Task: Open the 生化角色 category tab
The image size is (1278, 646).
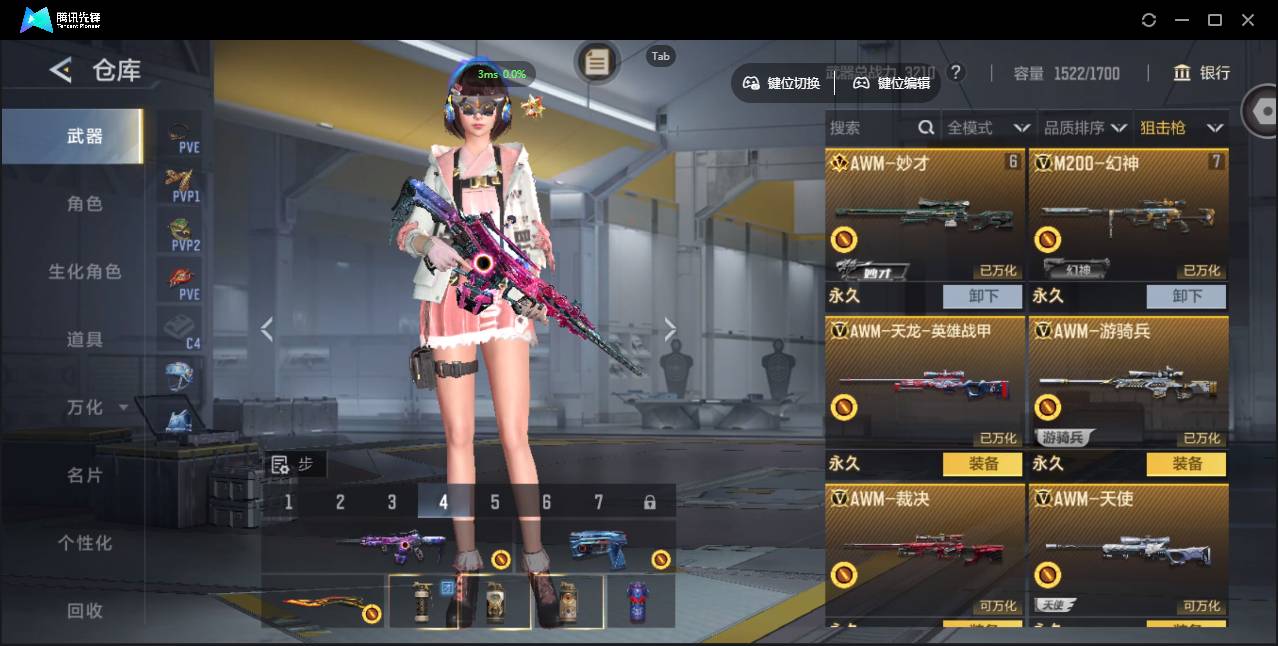Action: (x=85, y=272)
